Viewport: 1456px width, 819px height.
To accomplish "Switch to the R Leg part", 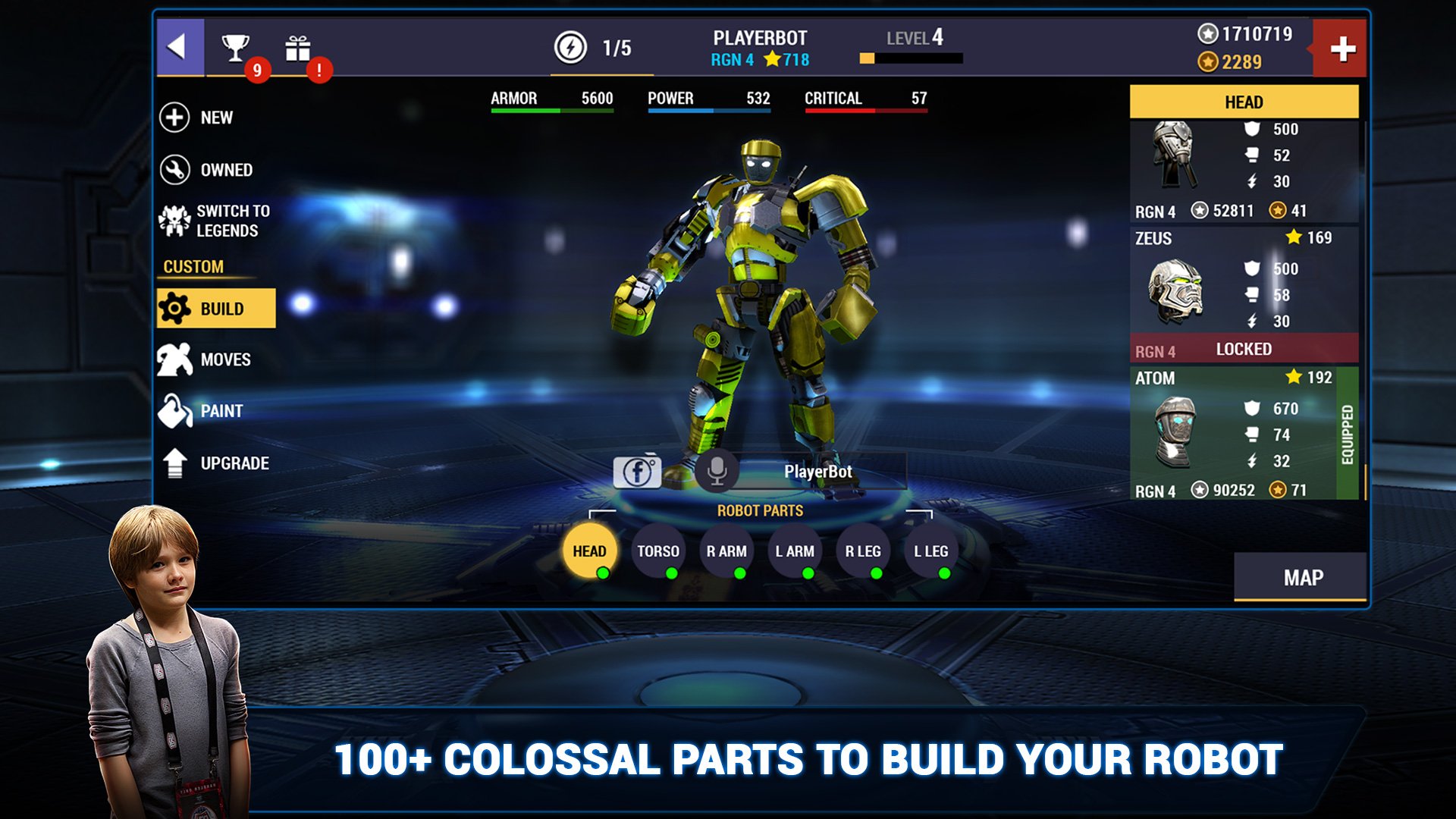I will 863,551.
